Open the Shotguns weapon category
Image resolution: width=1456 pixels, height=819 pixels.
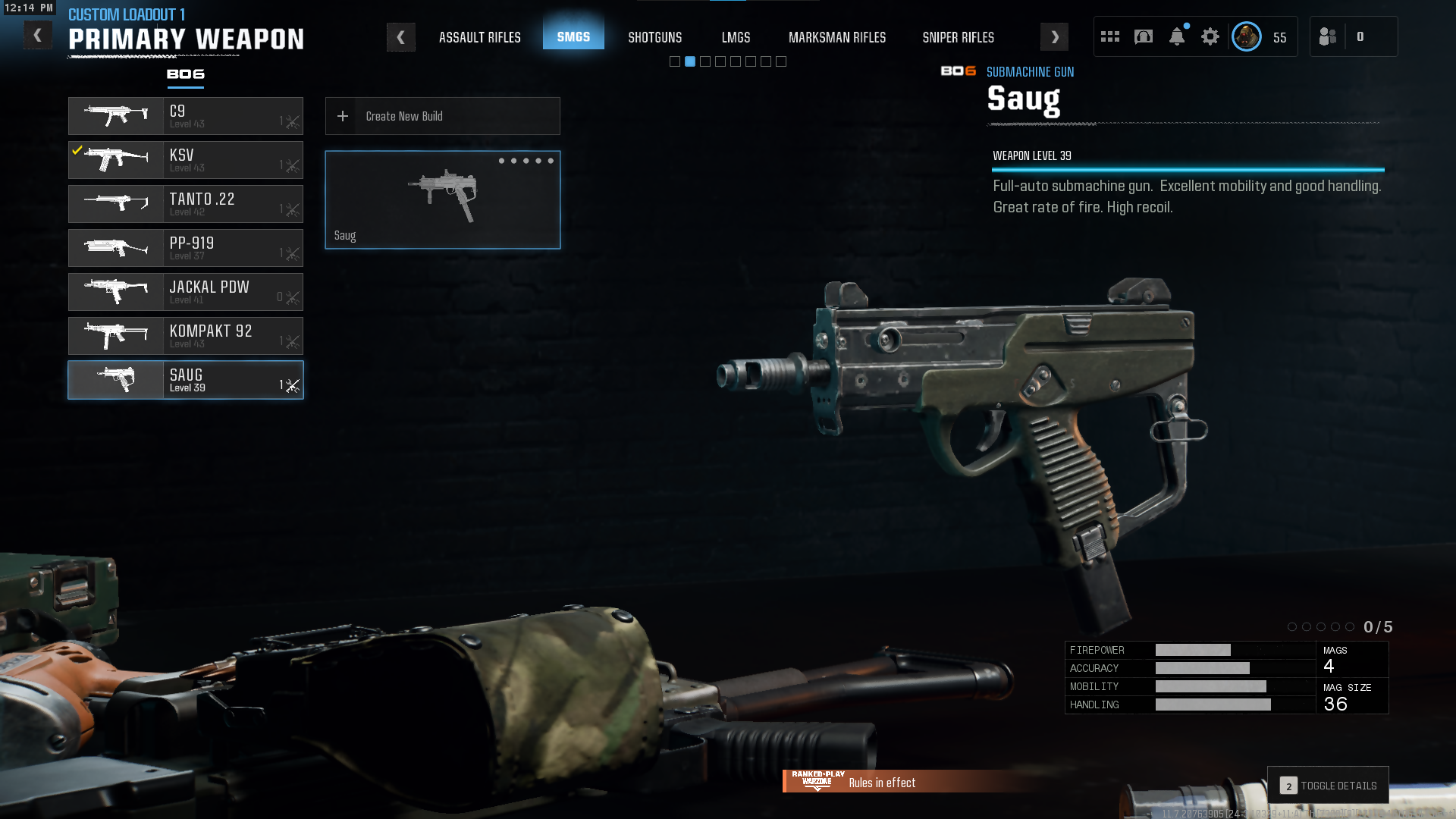point(654,37)
